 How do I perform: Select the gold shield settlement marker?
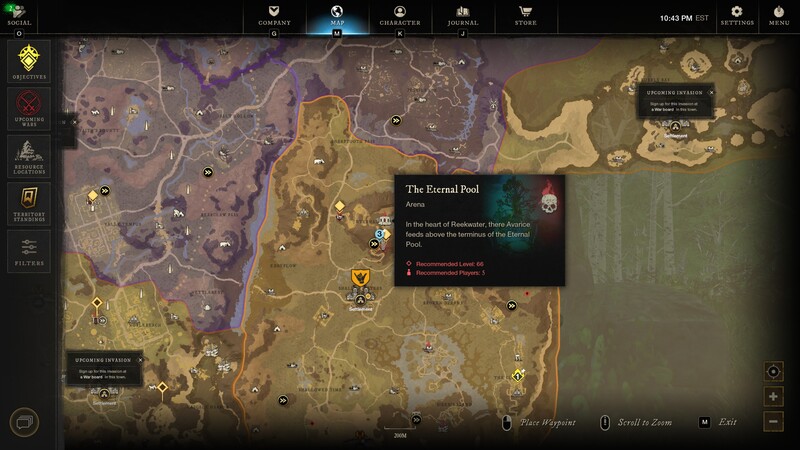362,278
